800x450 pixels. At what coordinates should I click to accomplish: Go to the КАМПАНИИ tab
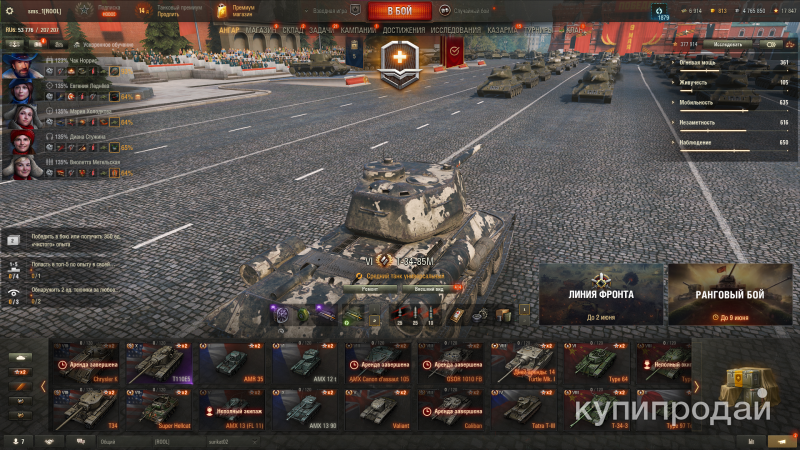pos(358,30)
